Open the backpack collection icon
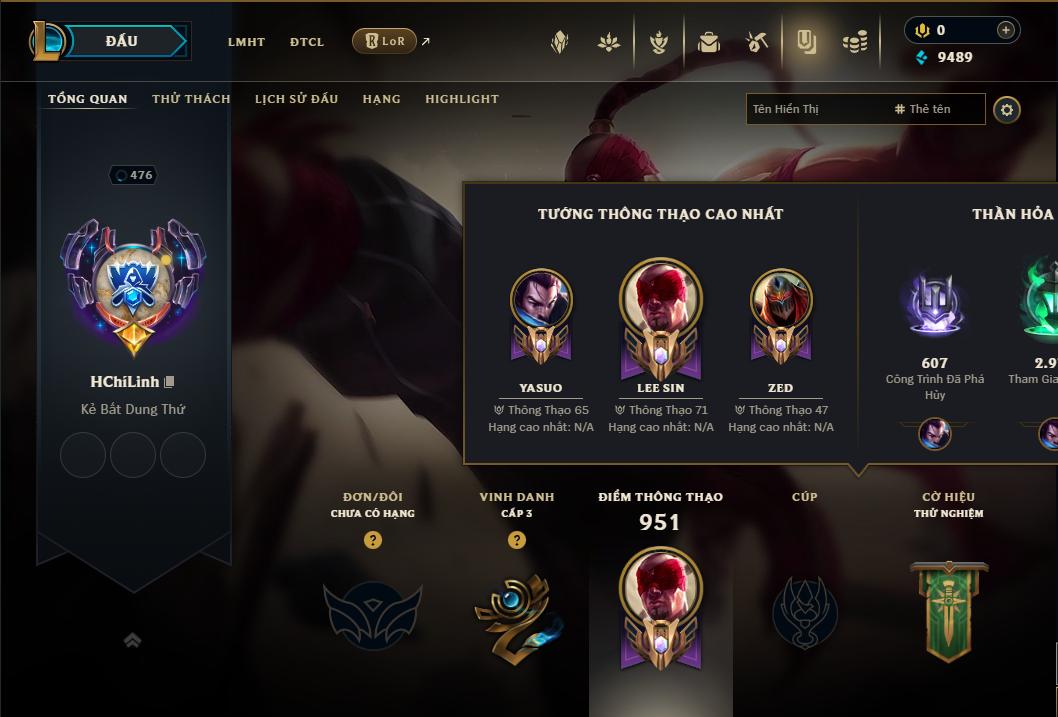Image resolution: width=1058 pixels, height=717 pixels. coord(709,42)
